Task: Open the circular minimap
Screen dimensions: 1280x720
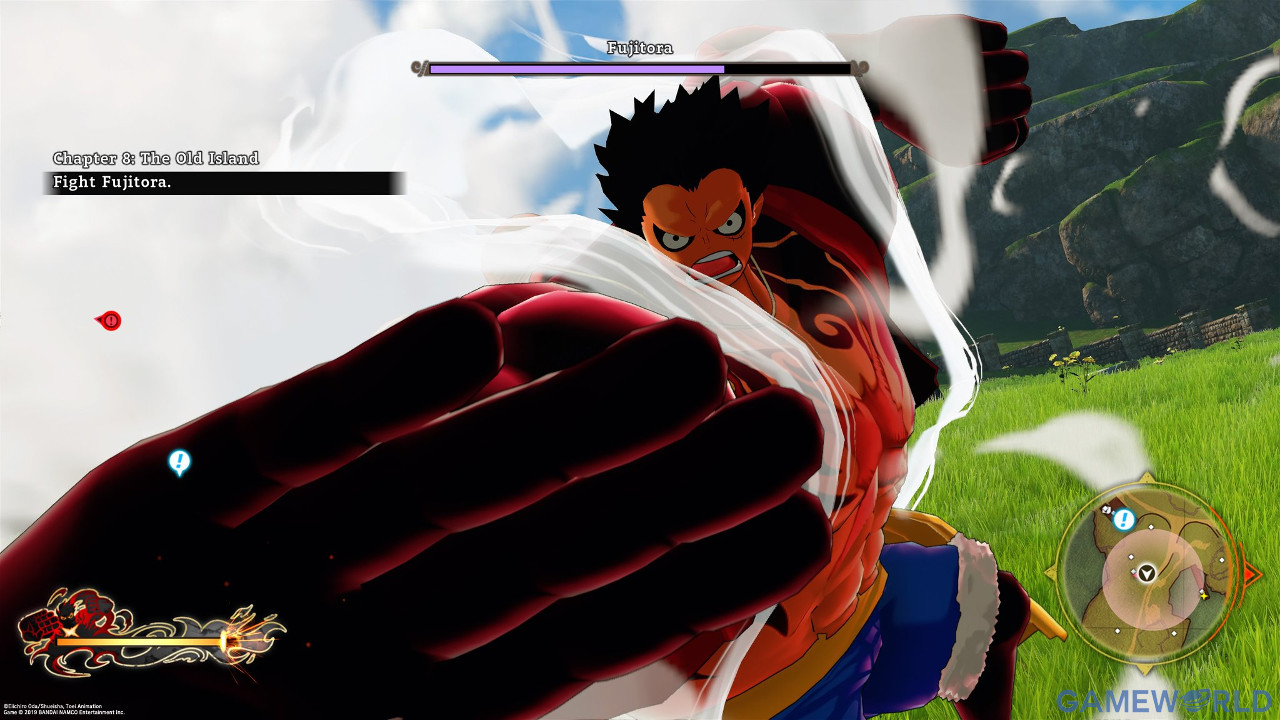Action: coord(1149,573)
